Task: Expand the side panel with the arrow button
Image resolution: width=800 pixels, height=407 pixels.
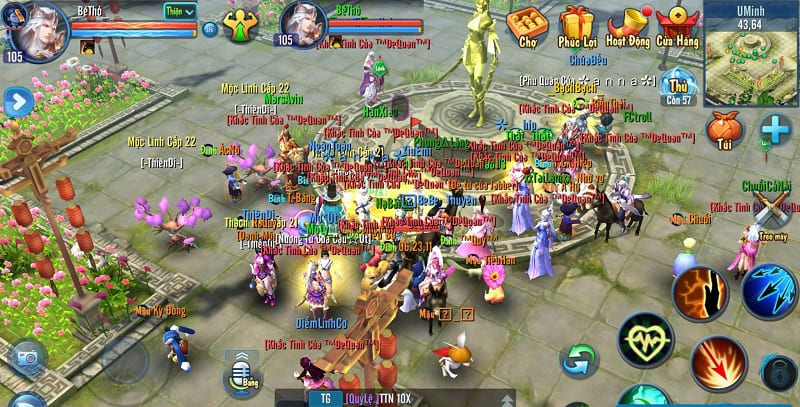Action: click(x=17, y=102)
